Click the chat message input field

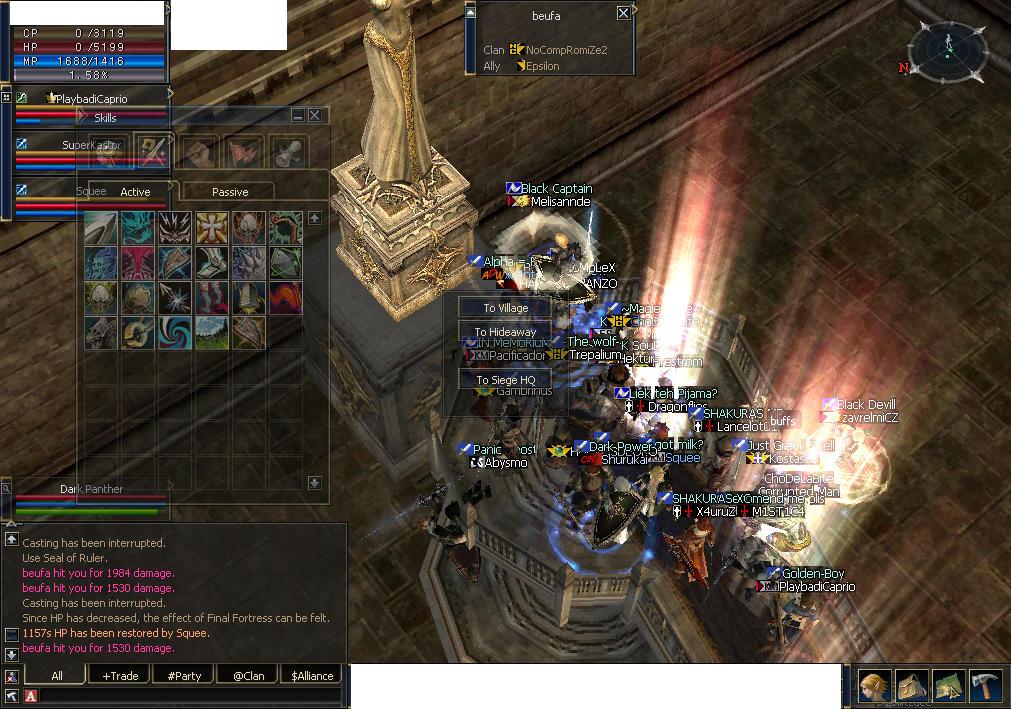click(x=190, y=696)
